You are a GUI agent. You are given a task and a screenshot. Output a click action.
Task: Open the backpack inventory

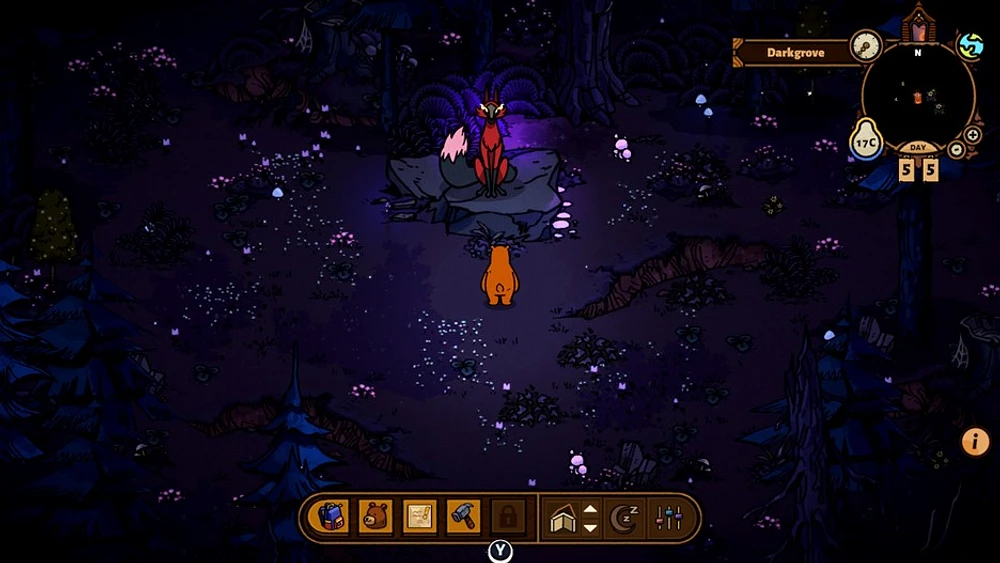[x=333, y=517]
